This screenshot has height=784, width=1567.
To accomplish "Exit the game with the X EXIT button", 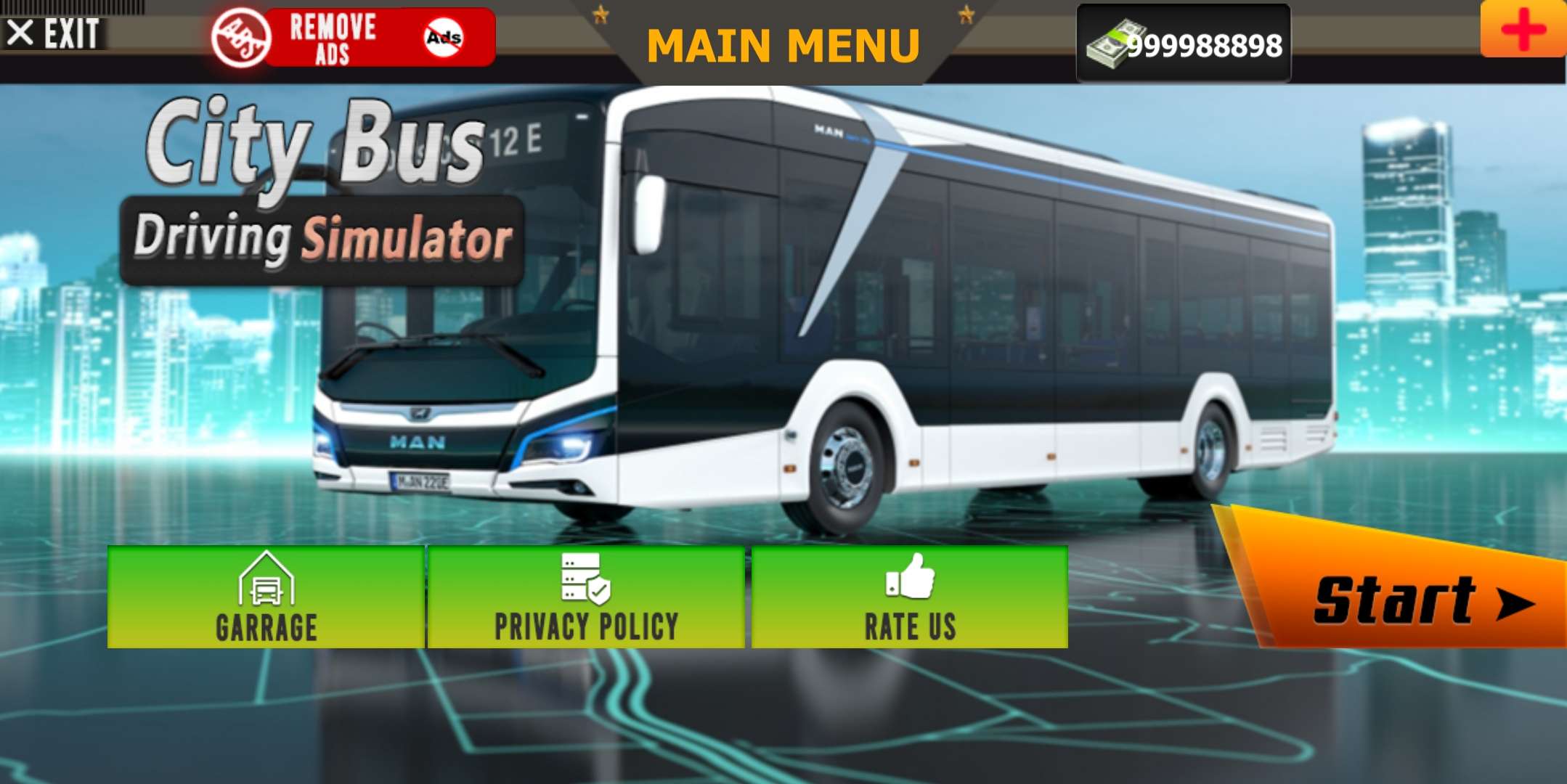I will [54, 33].
